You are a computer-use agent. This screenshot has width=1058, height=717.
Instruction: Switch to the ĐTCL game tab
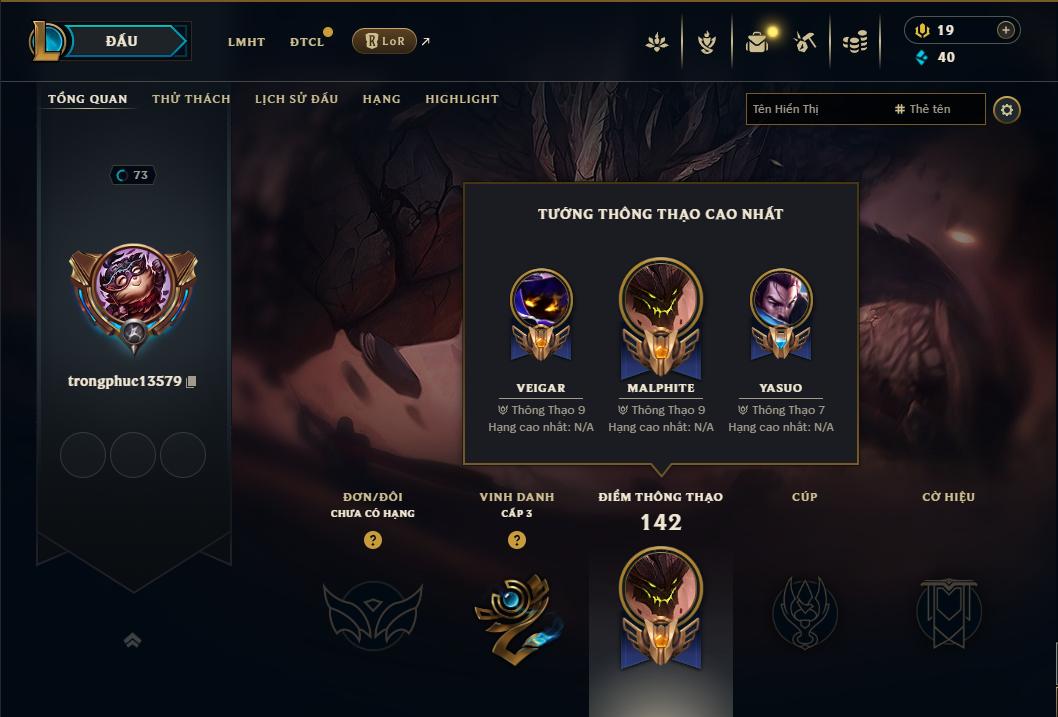click(x=307, y=42)
